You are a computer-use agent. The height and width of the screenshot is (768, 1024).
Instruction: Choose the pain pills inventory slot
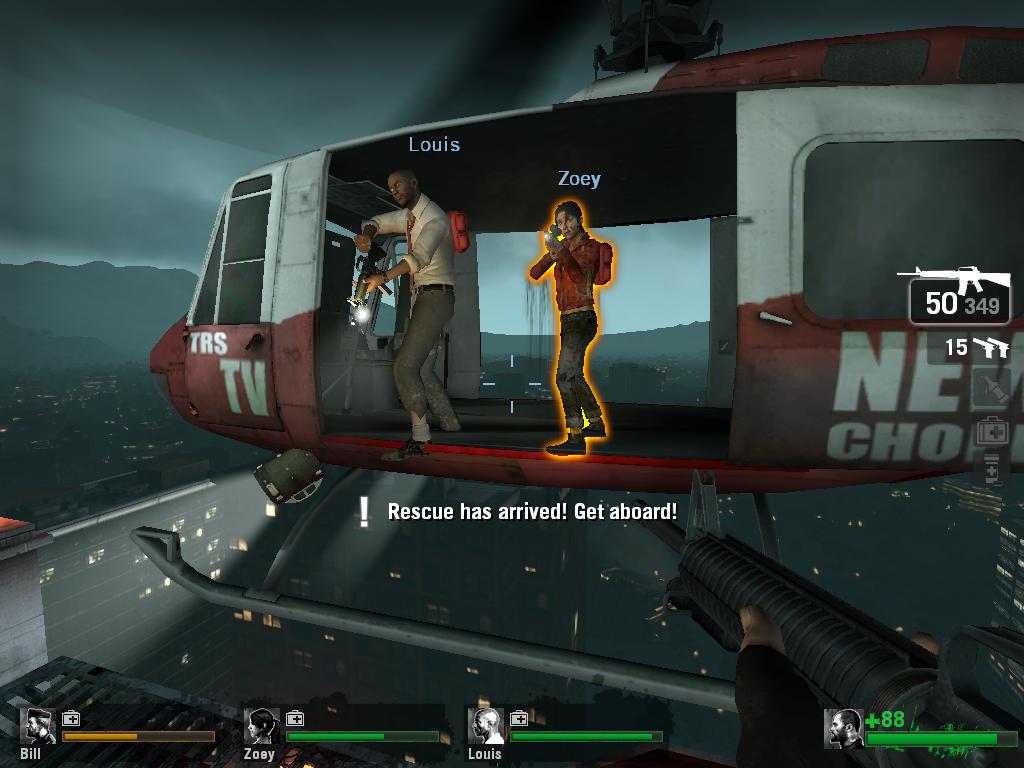[992, 468]
